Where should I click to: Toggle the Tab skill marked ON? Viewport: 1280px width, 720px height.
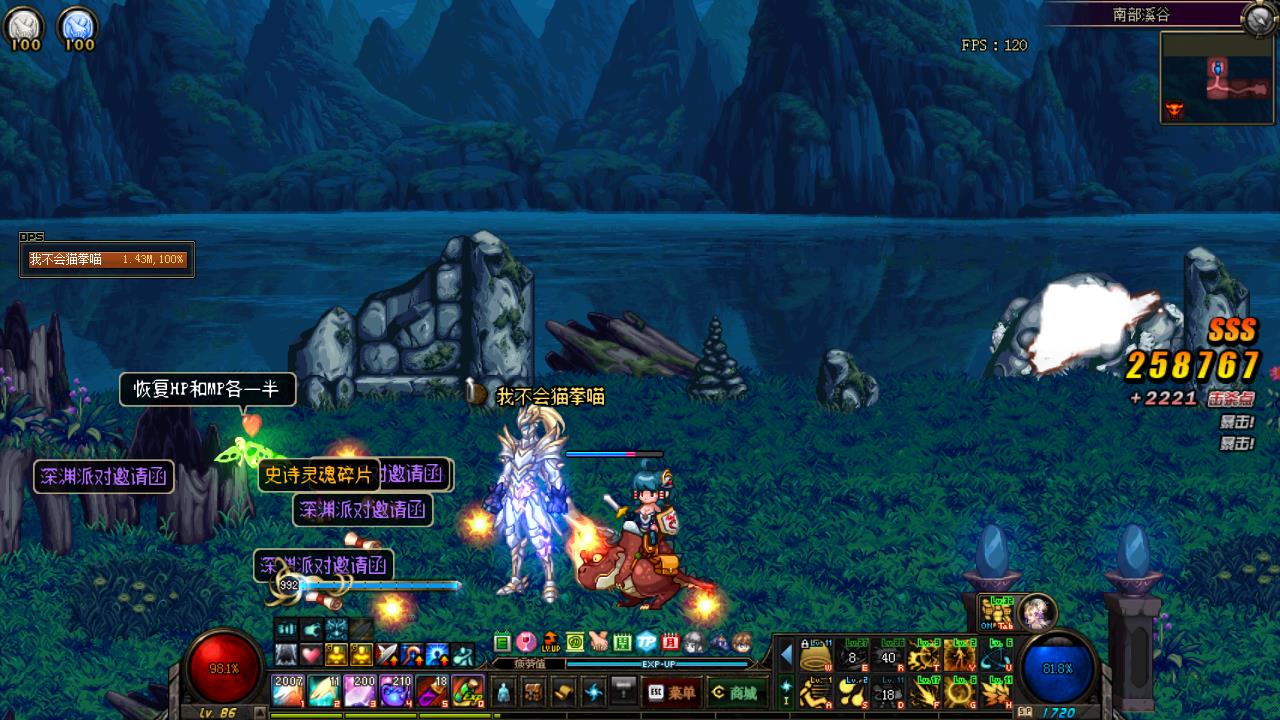[996, 610]
